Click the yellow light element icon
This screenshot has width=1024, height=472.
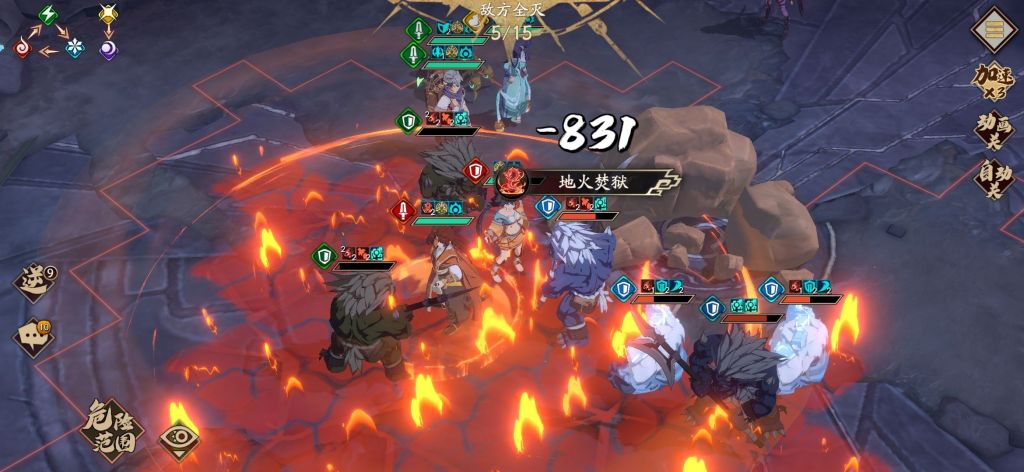point(108,14)
